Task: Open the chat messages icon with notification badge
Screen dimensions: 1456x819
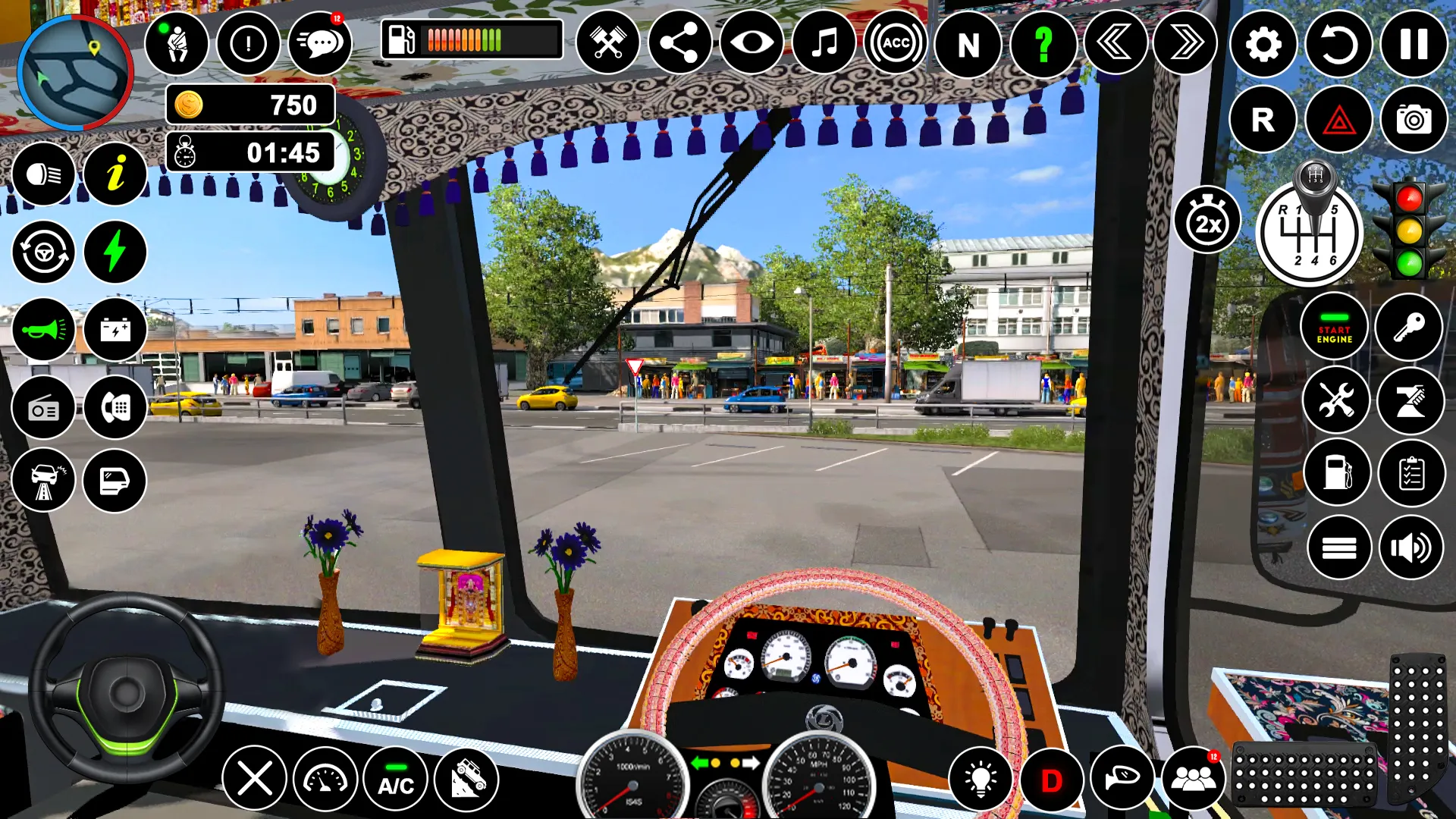Action: point(321,45)
